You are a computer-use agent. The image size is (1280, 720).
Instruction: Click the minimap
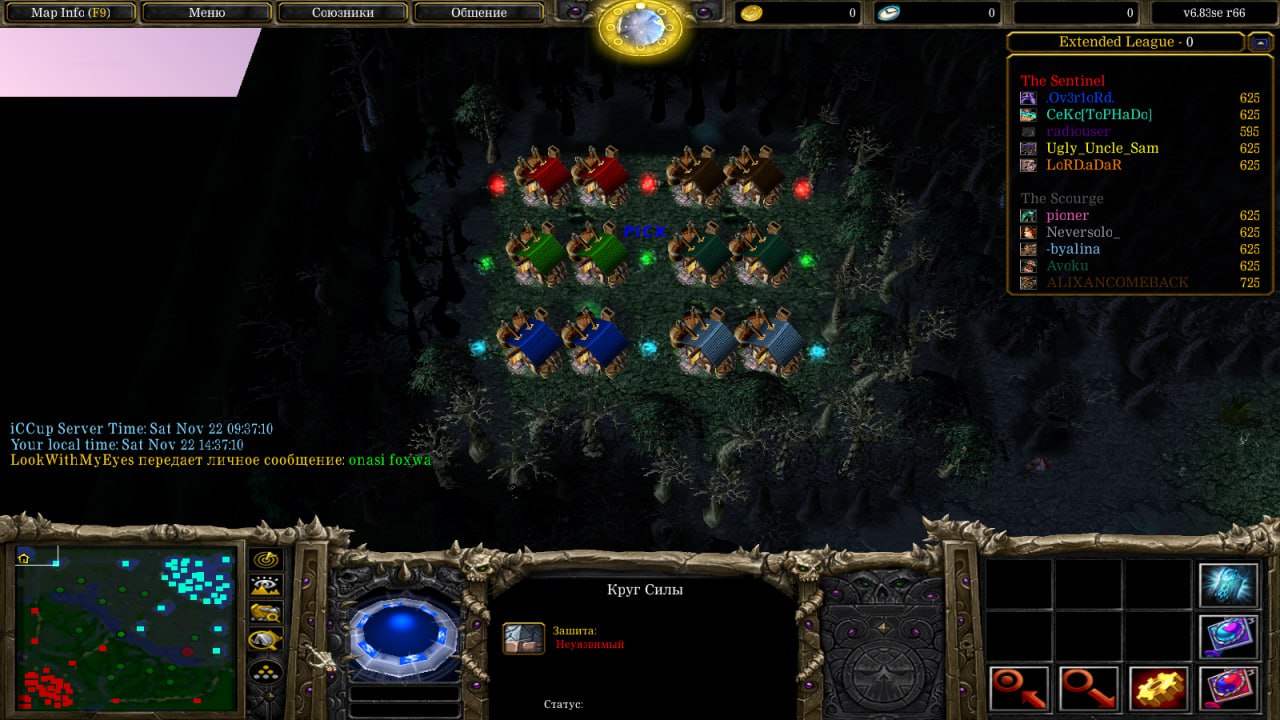(126, 627)
